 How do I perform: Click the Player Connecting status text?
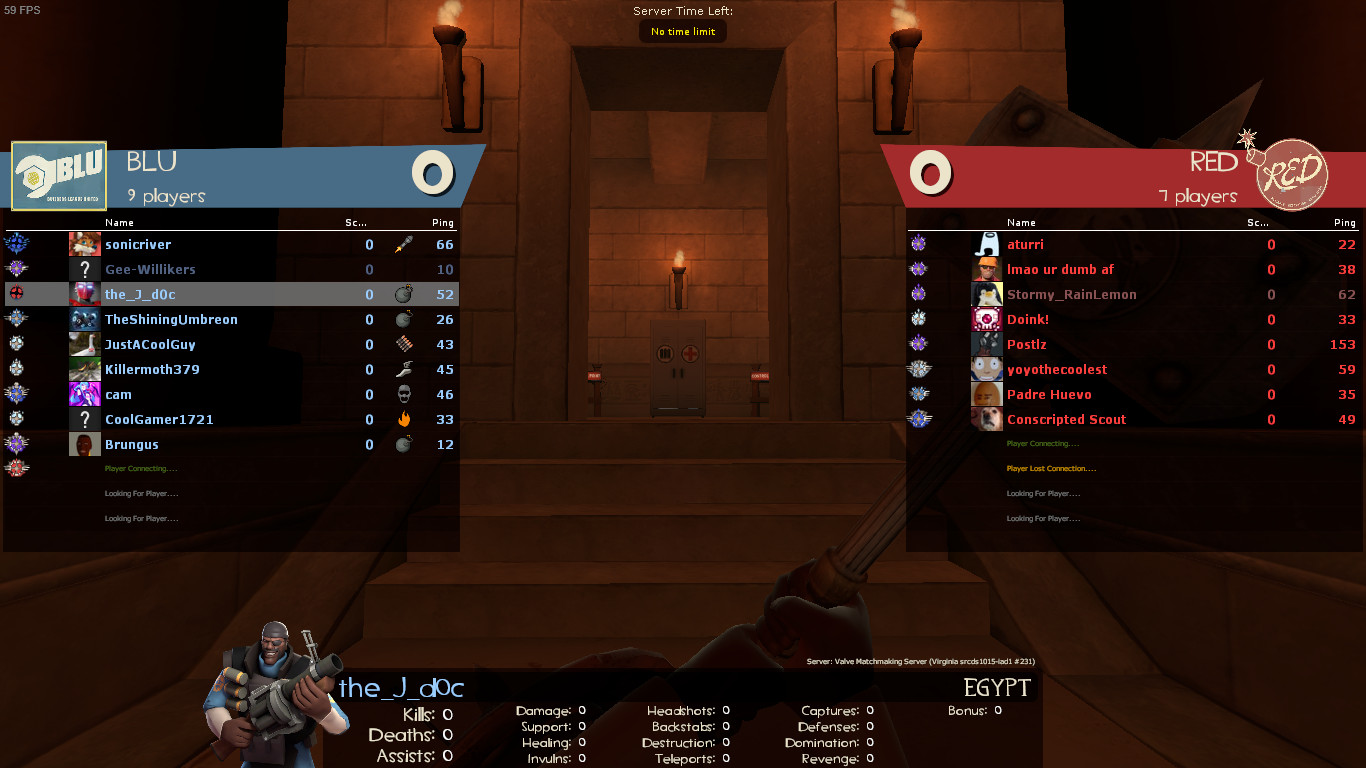pos(139,468)
